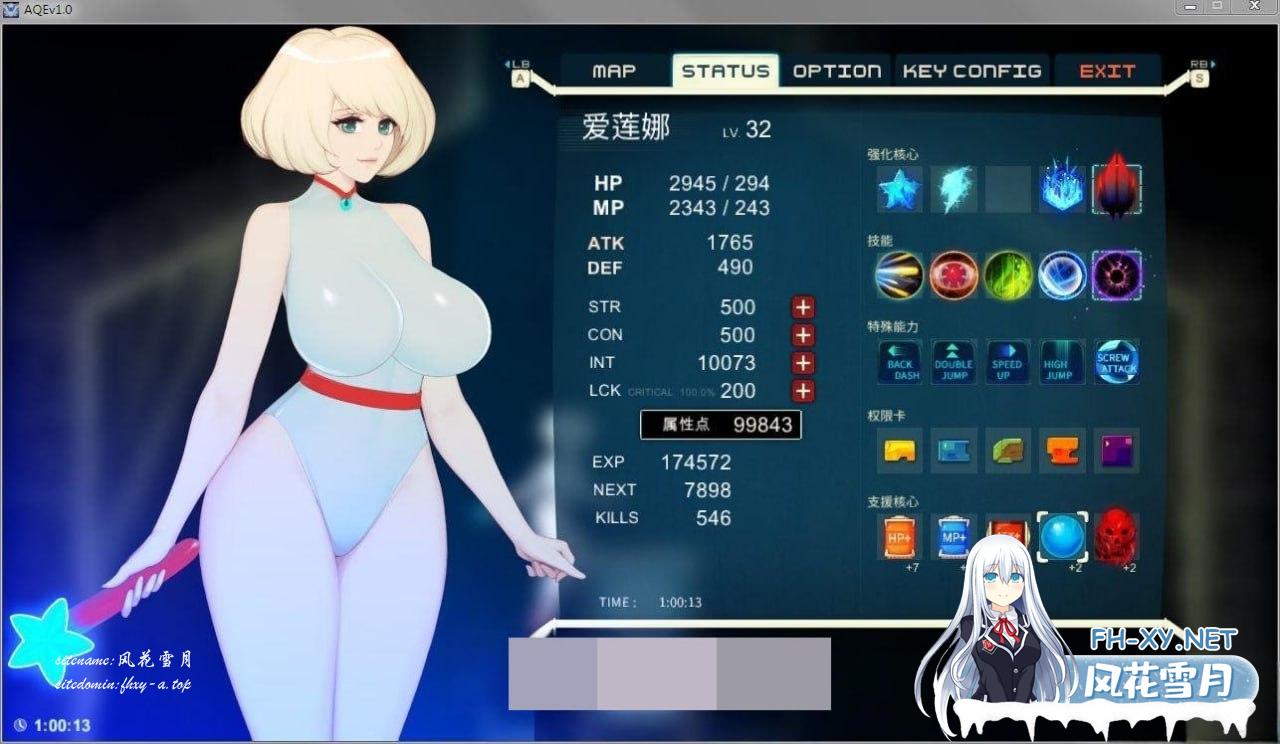Increase CON with its plus button
The width and height of the screenshot is (1280, 744).
pos(803,335)
